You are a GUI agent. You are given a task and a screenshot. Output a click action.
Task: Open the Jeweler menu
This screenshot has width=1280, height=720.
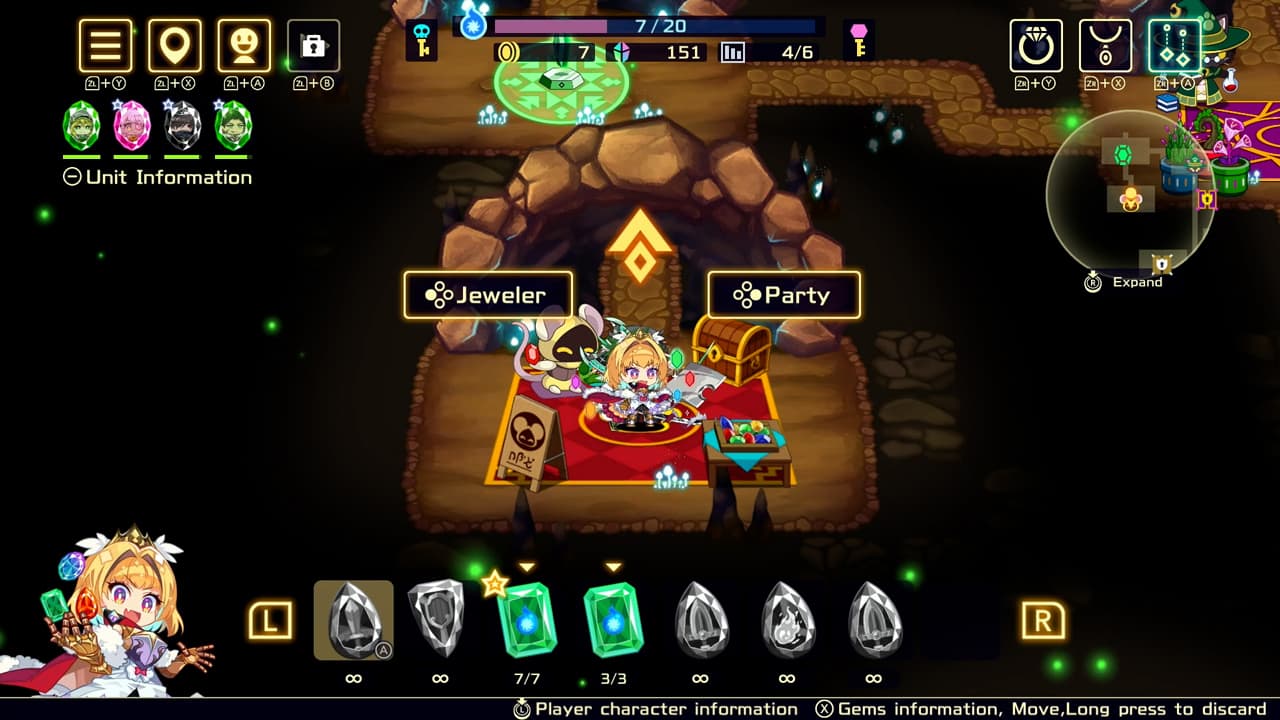pos(487,295)
